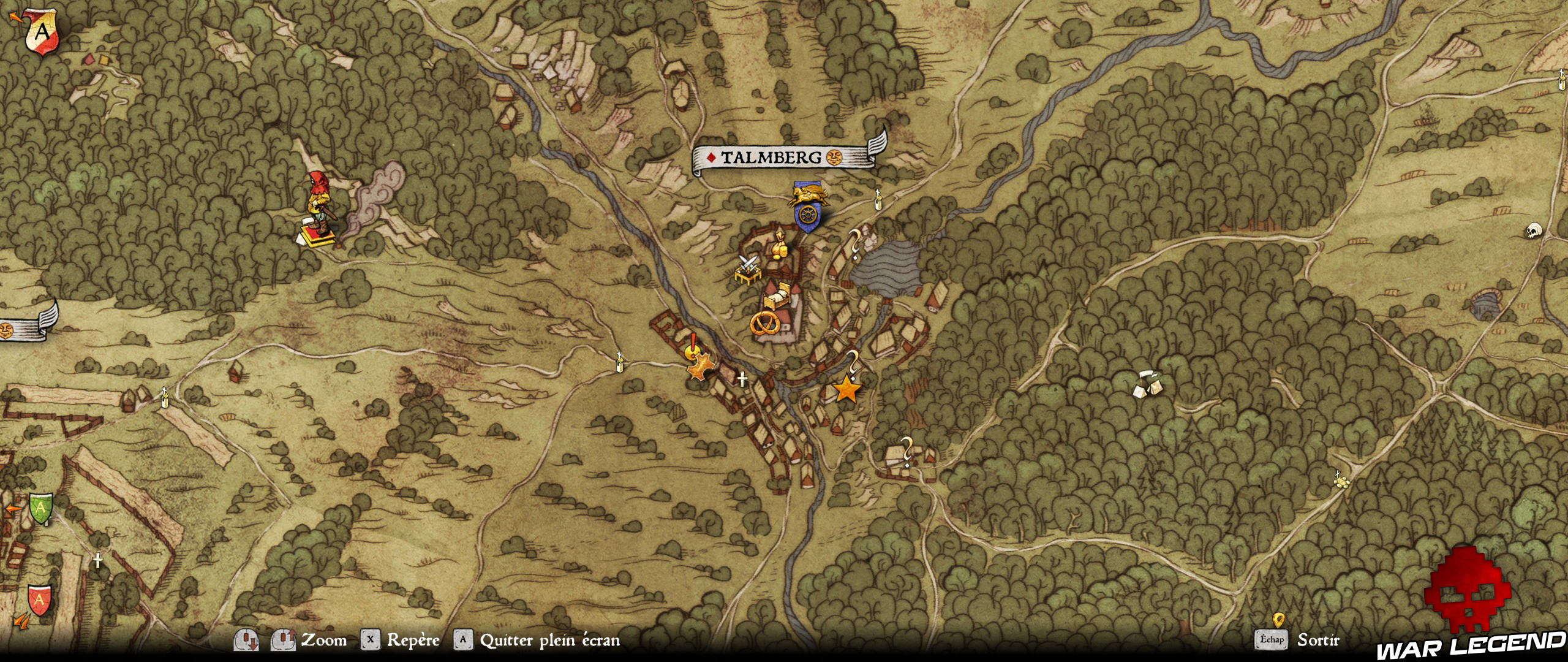Click the crossed-swords weaponsmith table marker

[748, 270]
